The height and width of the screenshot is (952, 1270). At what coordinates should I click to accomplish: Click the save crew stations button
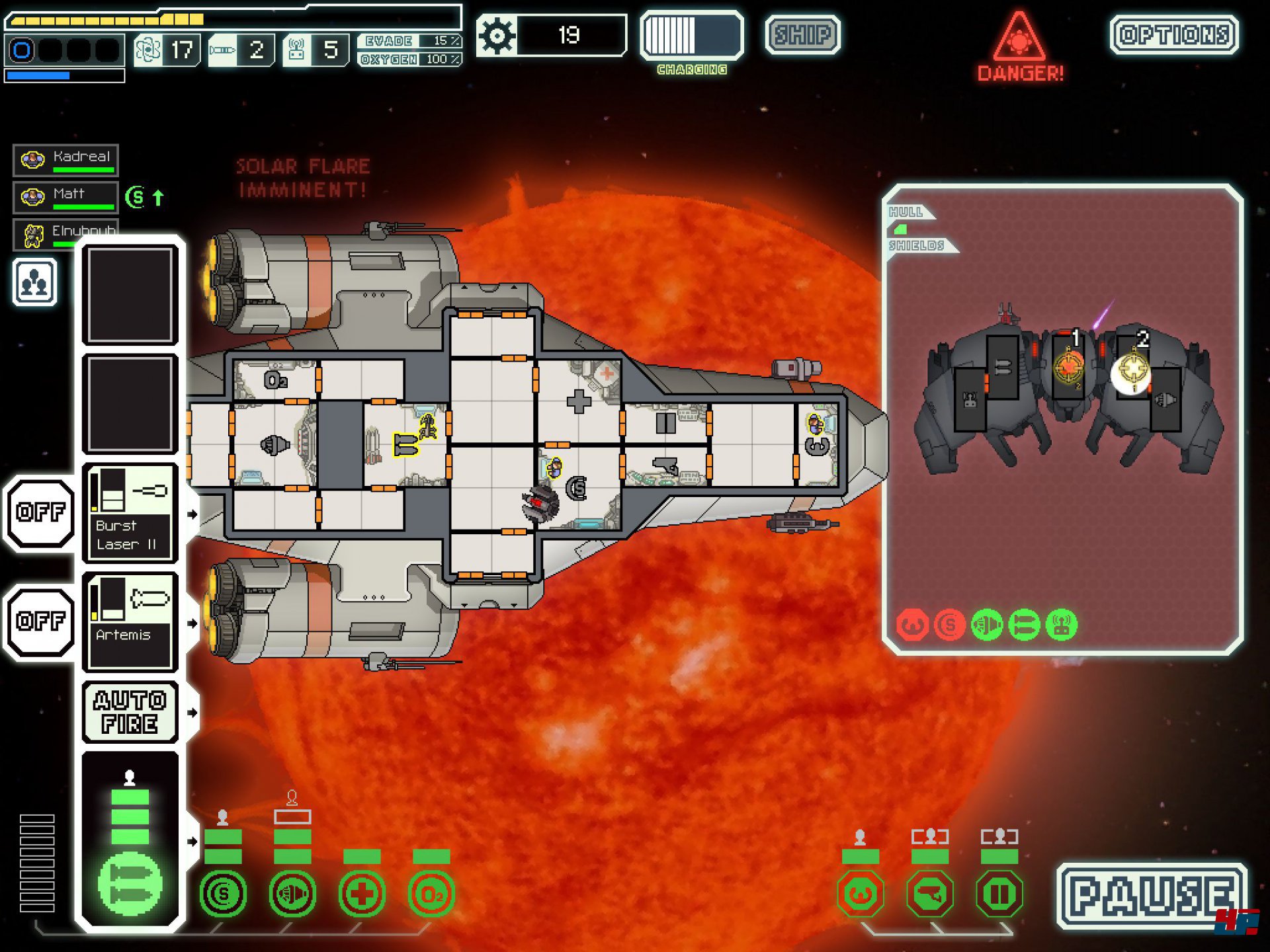(x=34, y=282)
